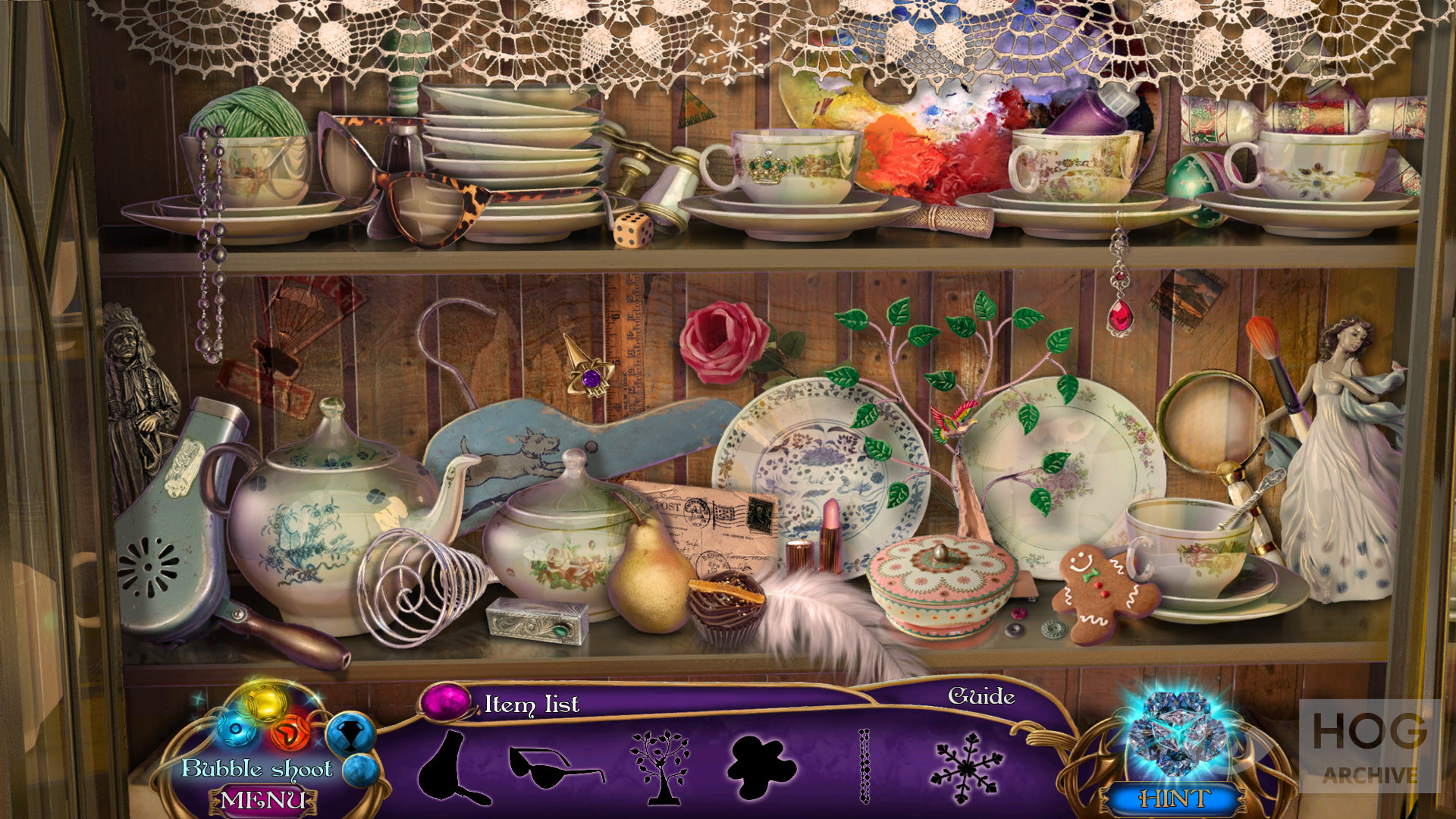
Task: Pick the bead necklace silhouette
Action: (x=864, y=766)
